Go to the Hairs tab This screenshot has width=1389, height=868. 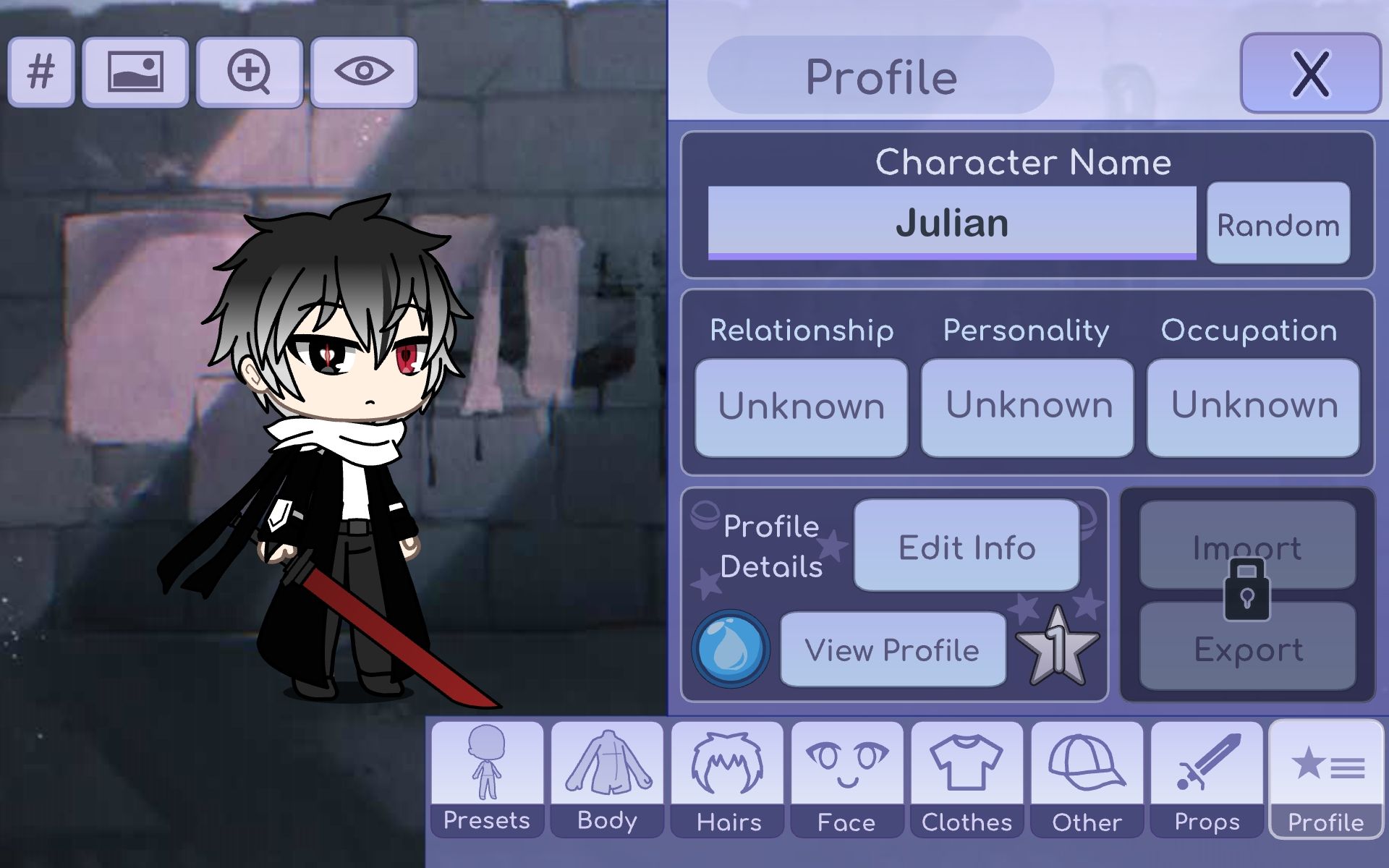[x=728, y=779]
